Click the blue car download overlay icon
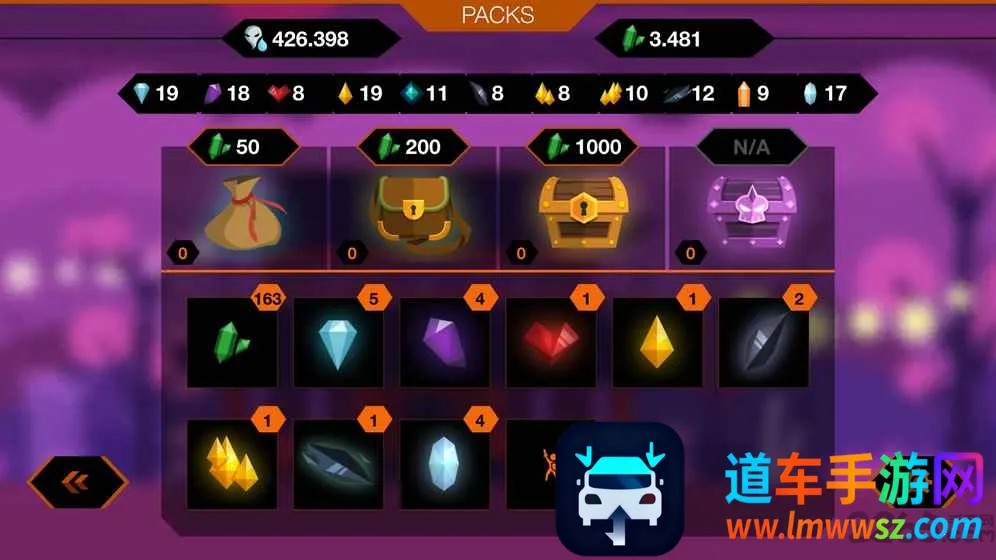This screenshot has width=996, height=560. 620,484
